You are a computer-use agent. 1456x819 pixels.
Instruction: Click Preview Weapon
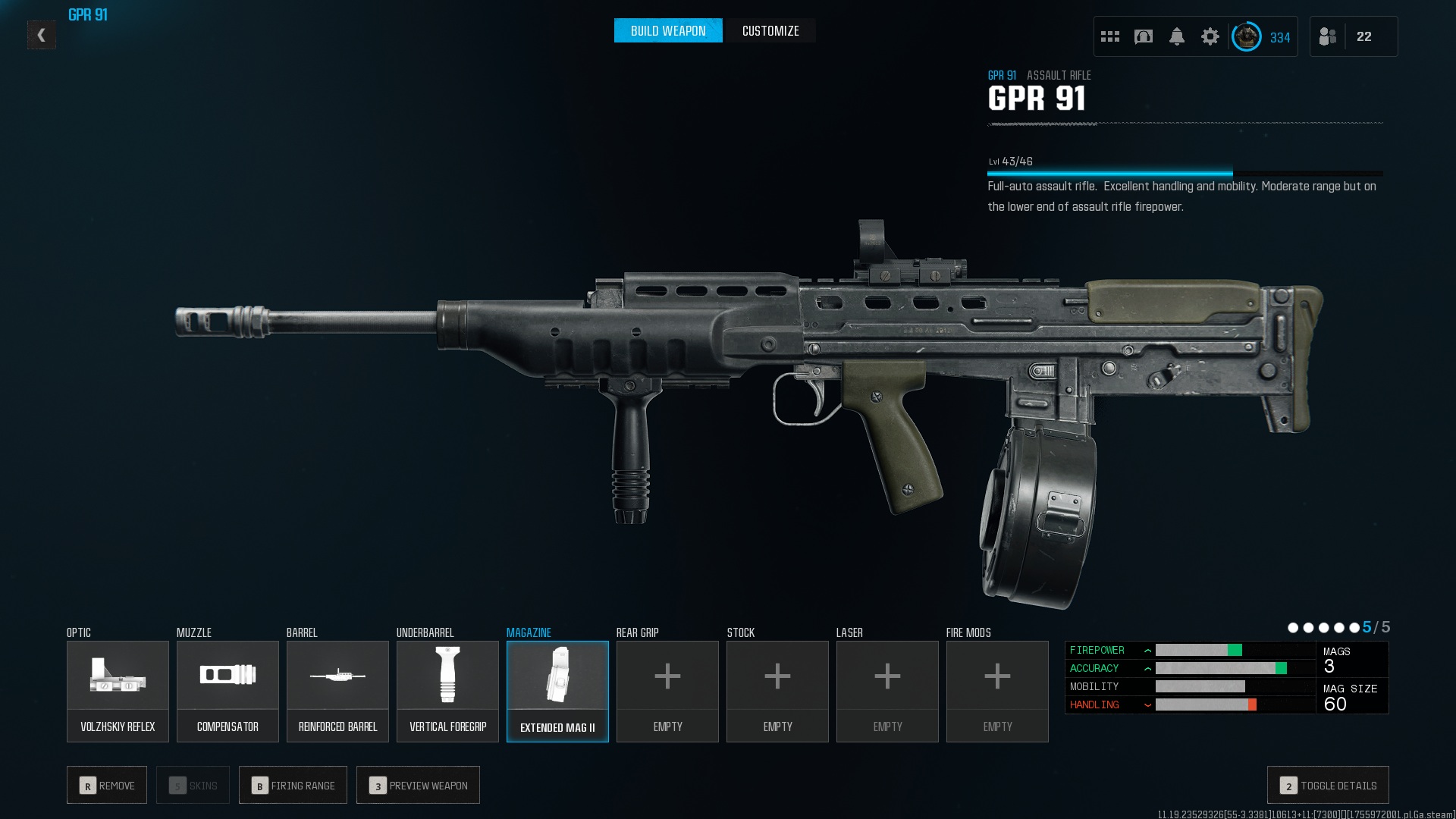[418, 786]
